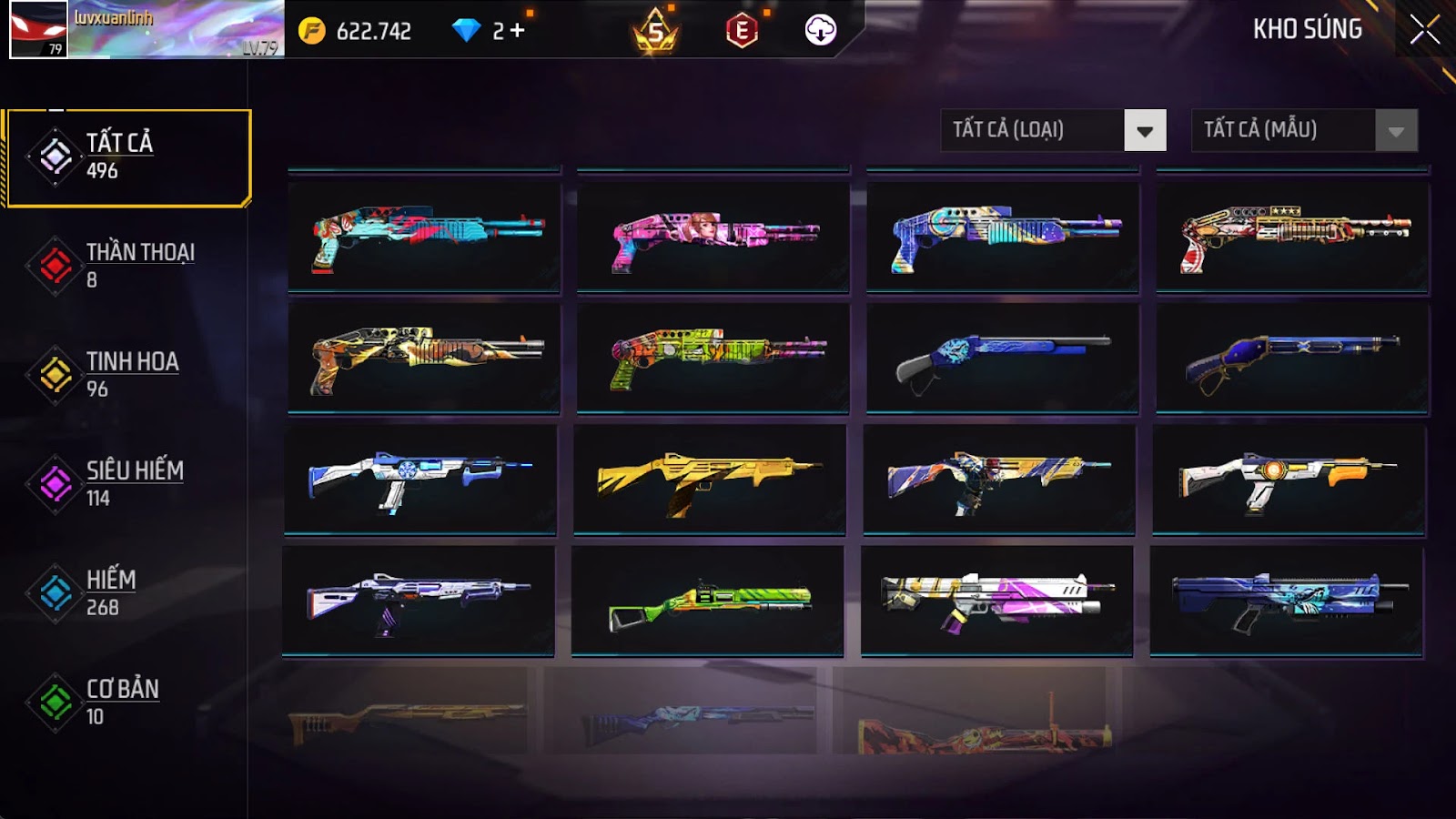Choose the Hiếm rarity tab
The height and width of the screenshot is (819, 1456).
128,593
